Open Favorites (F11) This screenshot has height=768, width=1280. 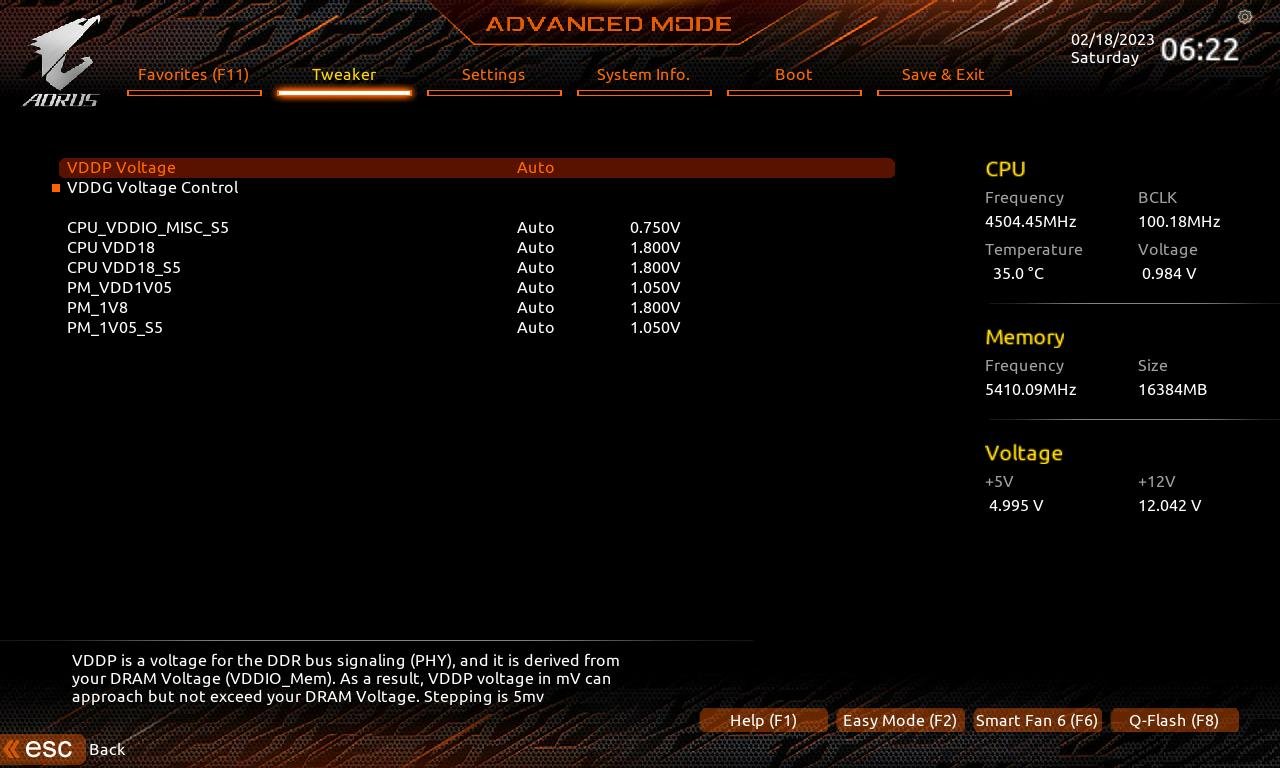click(x=193, y=74)
